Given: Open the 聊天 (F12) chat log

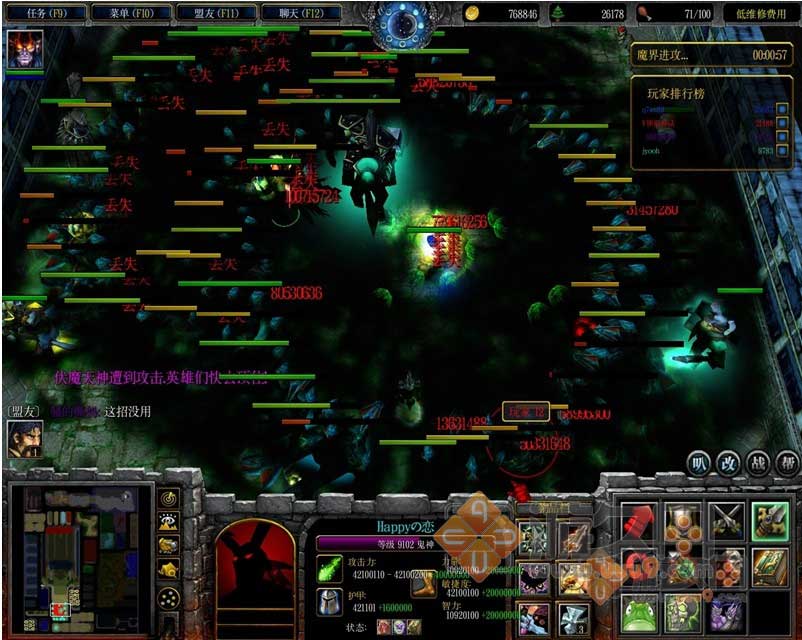Looking at the screenshot, I should (x=300, y=14).
